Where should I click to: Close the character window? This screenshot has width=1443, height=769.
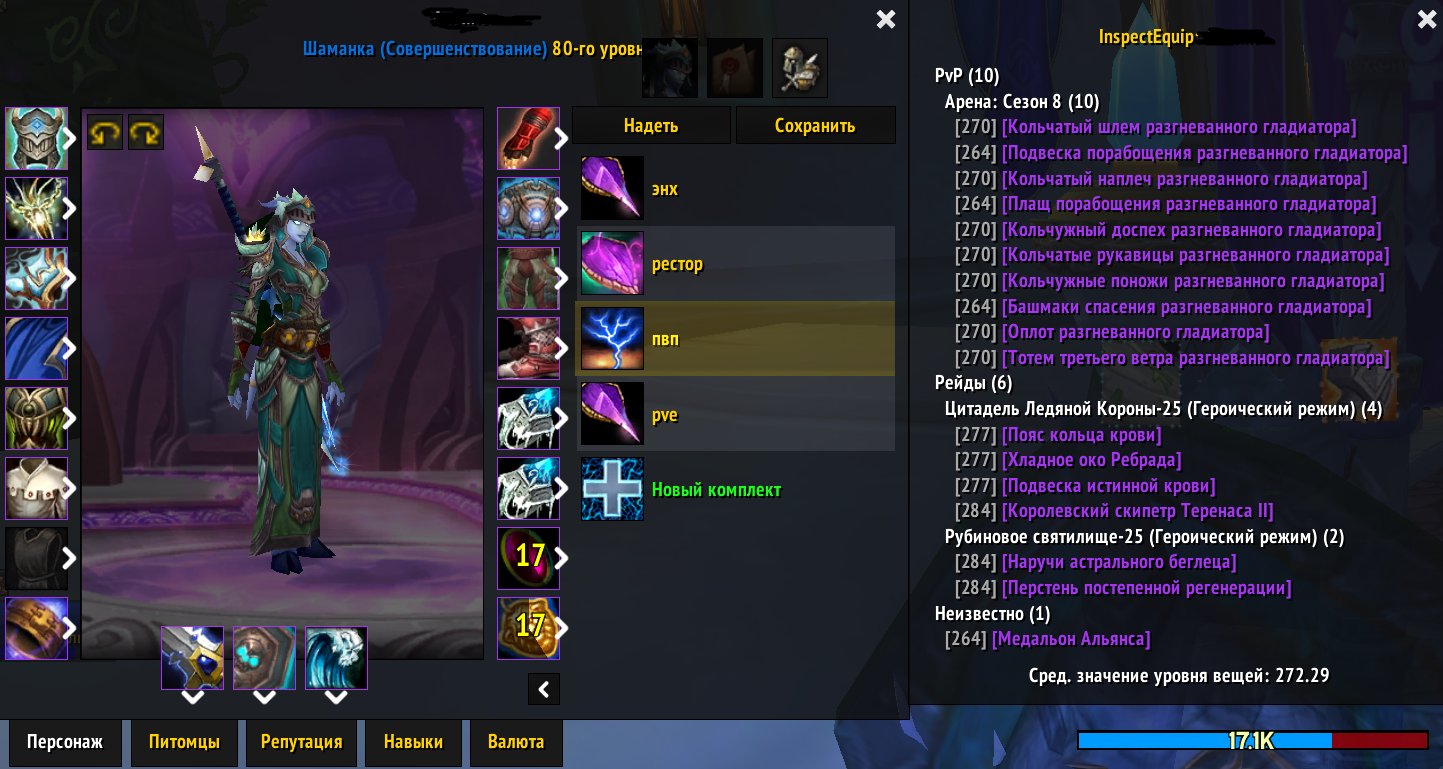pos(885,19)
